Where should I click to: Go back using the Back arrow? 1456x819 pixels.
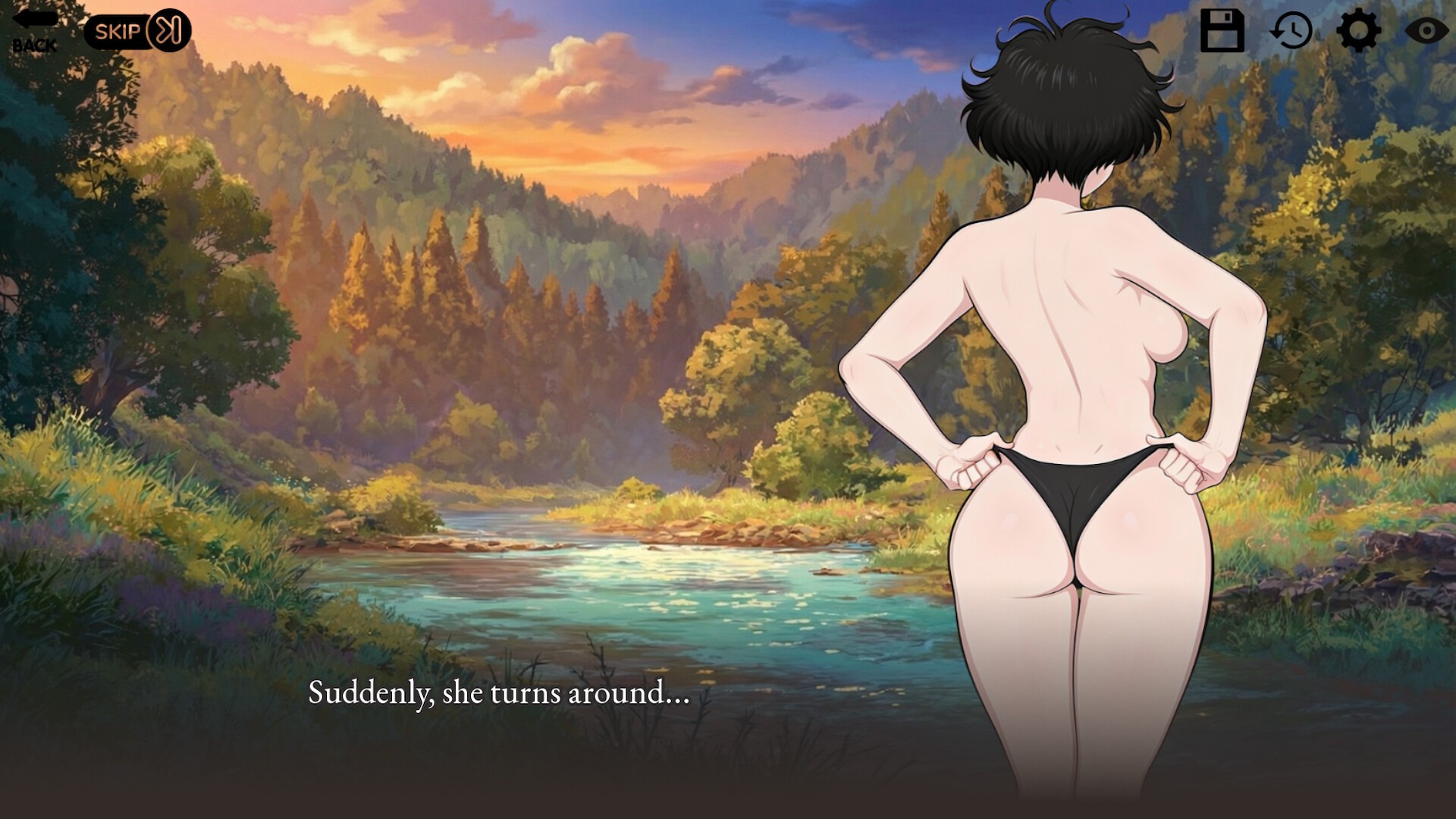(x=34, y=31)
